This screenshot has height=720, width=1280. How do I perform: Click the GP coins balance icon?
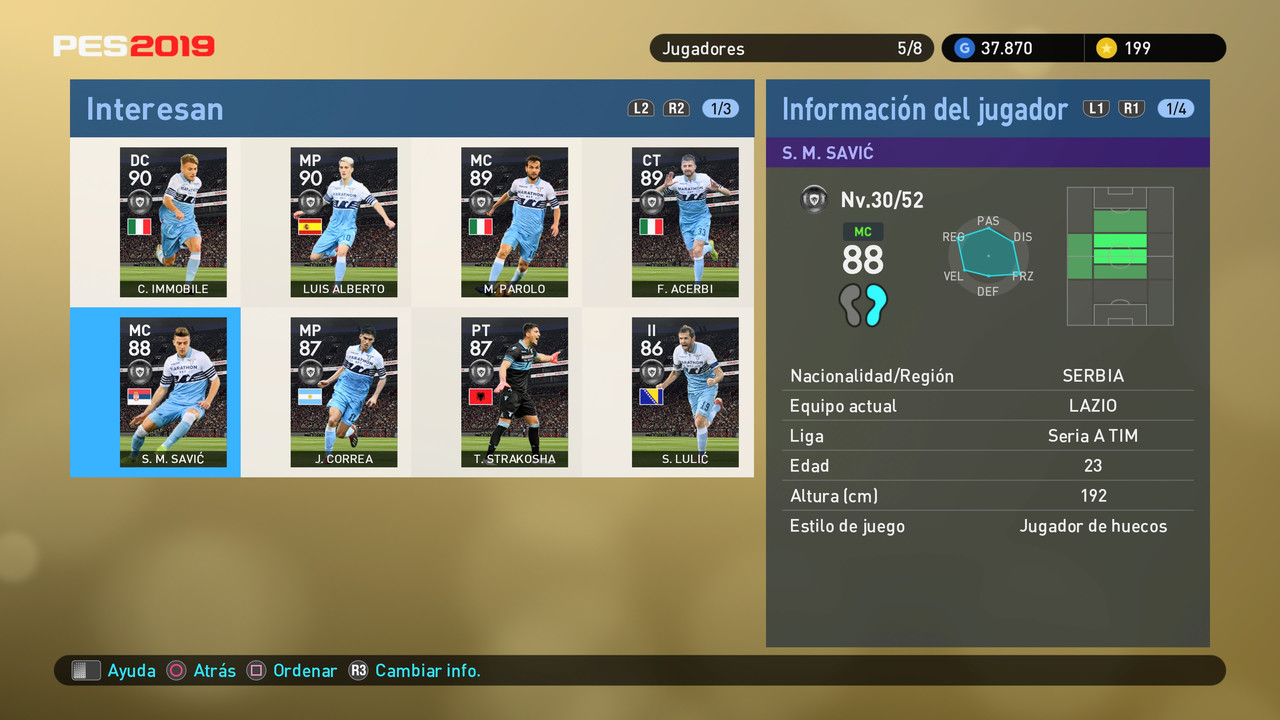coord(963,48)
